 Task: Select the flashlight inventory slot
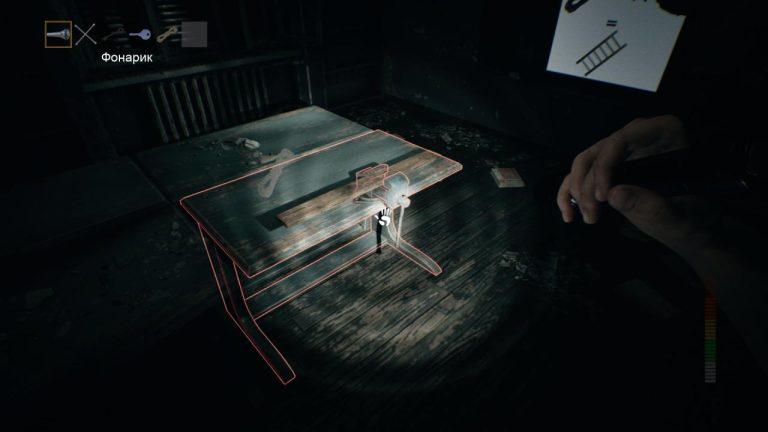tap(59, 35)
